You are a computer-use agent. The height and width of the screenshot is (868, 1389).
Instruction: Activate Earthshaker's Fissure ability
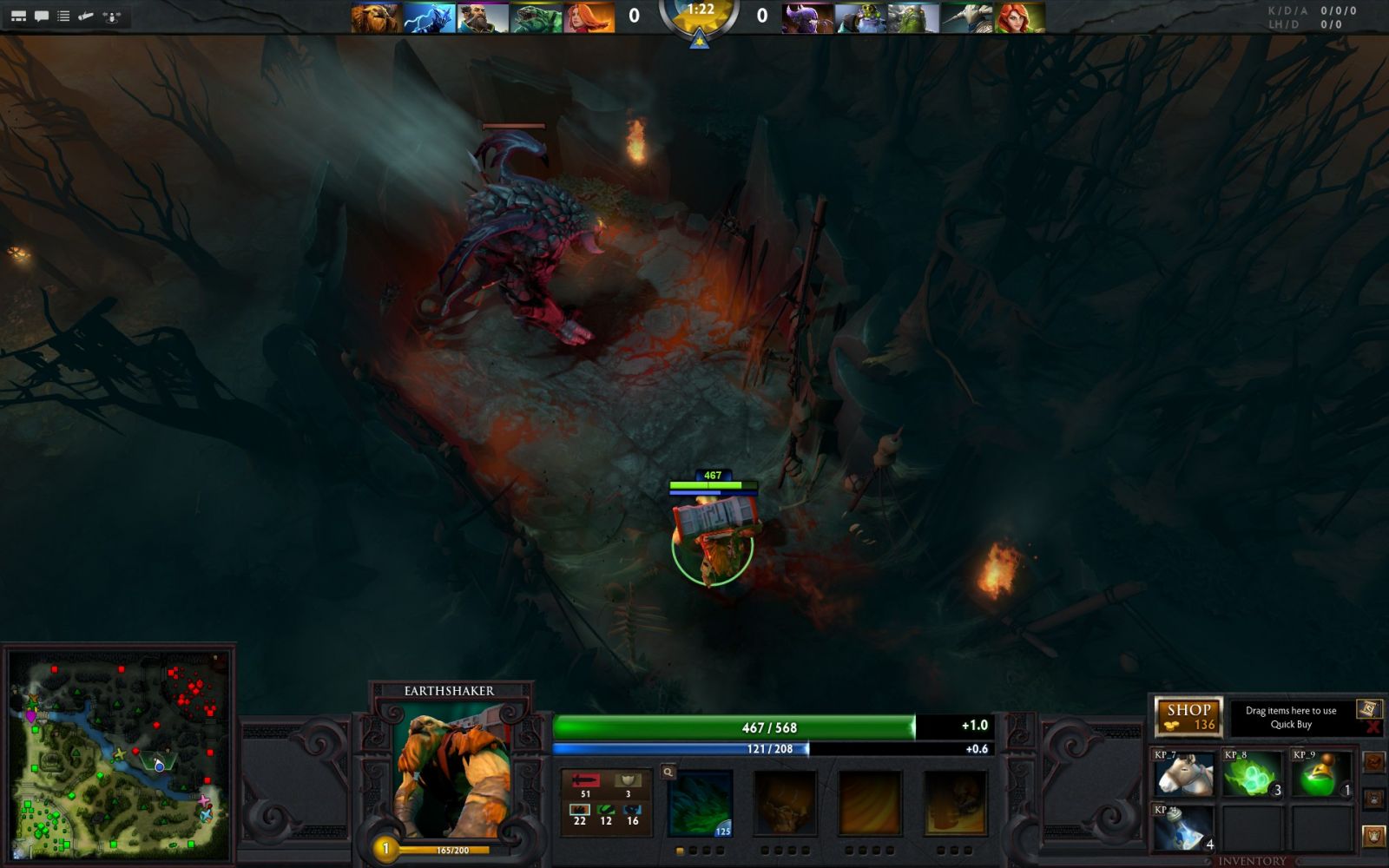pyautogui.click(x=701, y=805)
